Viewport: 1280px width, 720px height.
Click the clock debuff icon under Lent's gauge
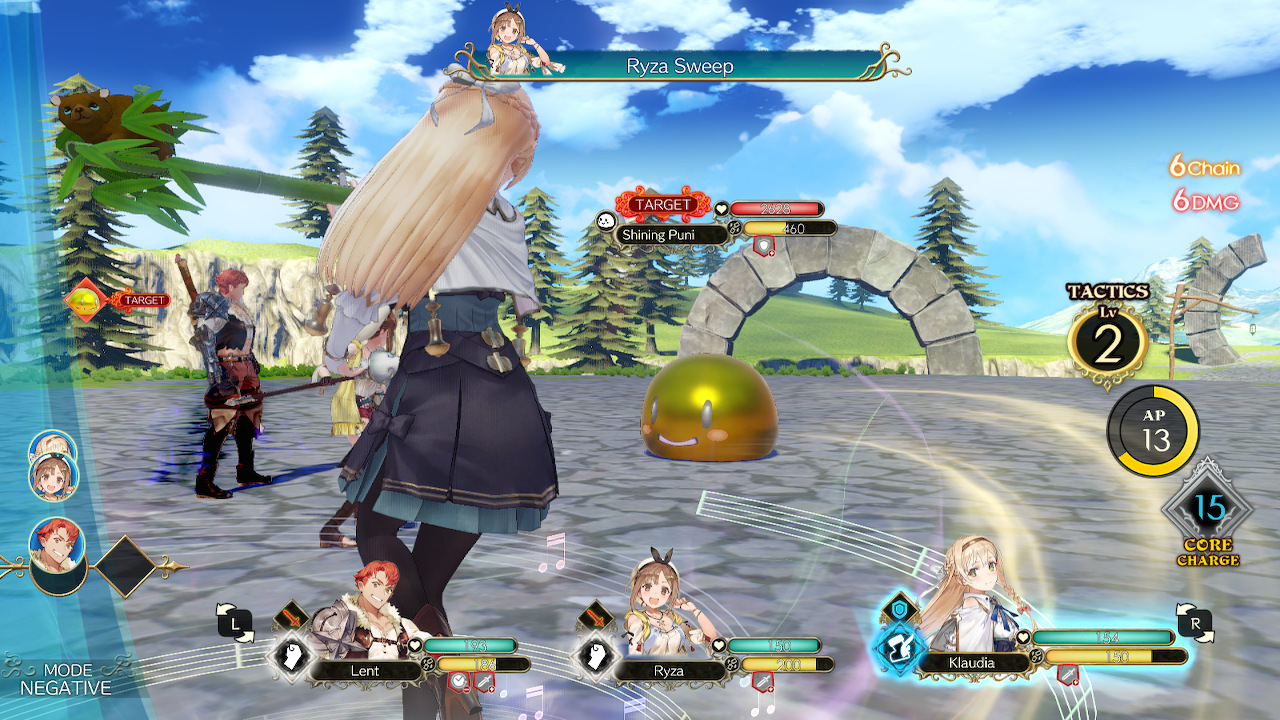(458, 681)
